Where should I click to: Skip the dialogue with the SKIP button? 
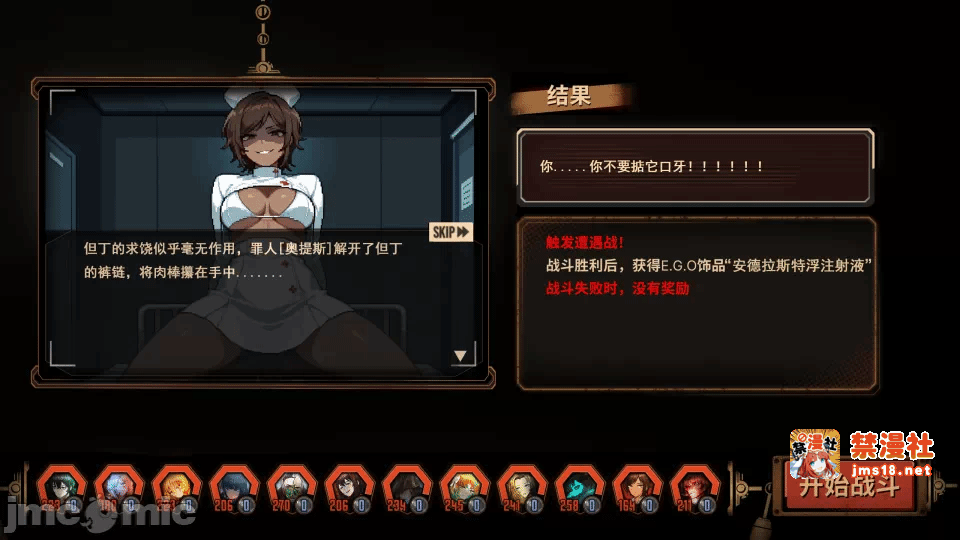(450, 232)
